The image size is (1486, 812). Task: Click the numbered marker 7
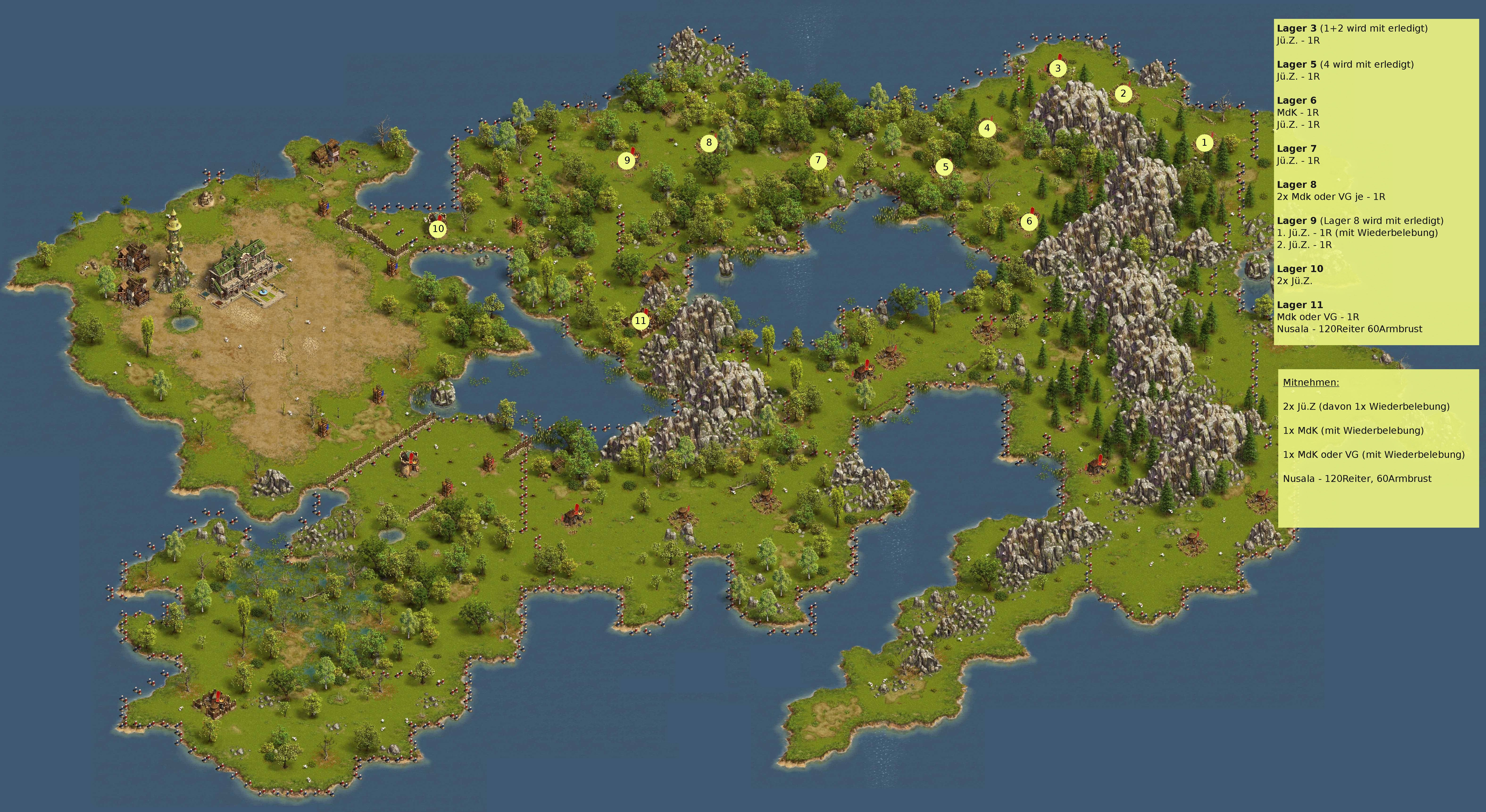pos(818,161)
